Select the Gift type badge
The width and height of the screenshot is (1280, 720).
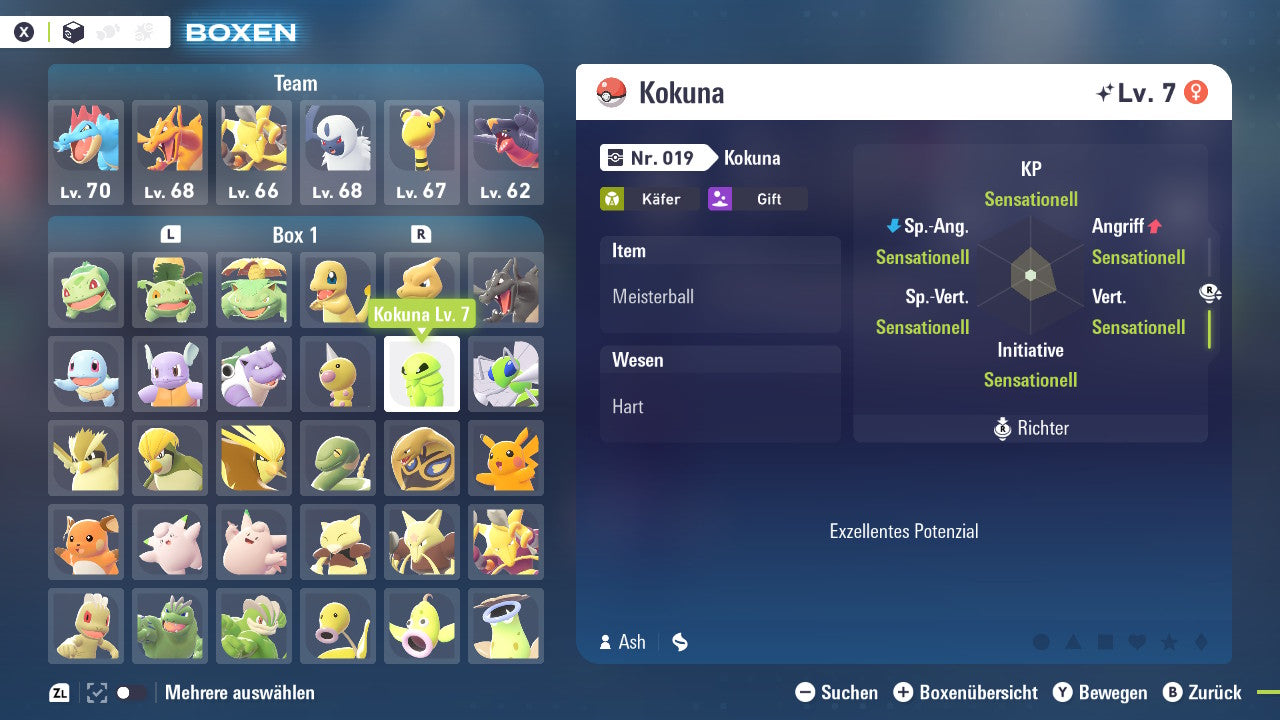point(757,199)
